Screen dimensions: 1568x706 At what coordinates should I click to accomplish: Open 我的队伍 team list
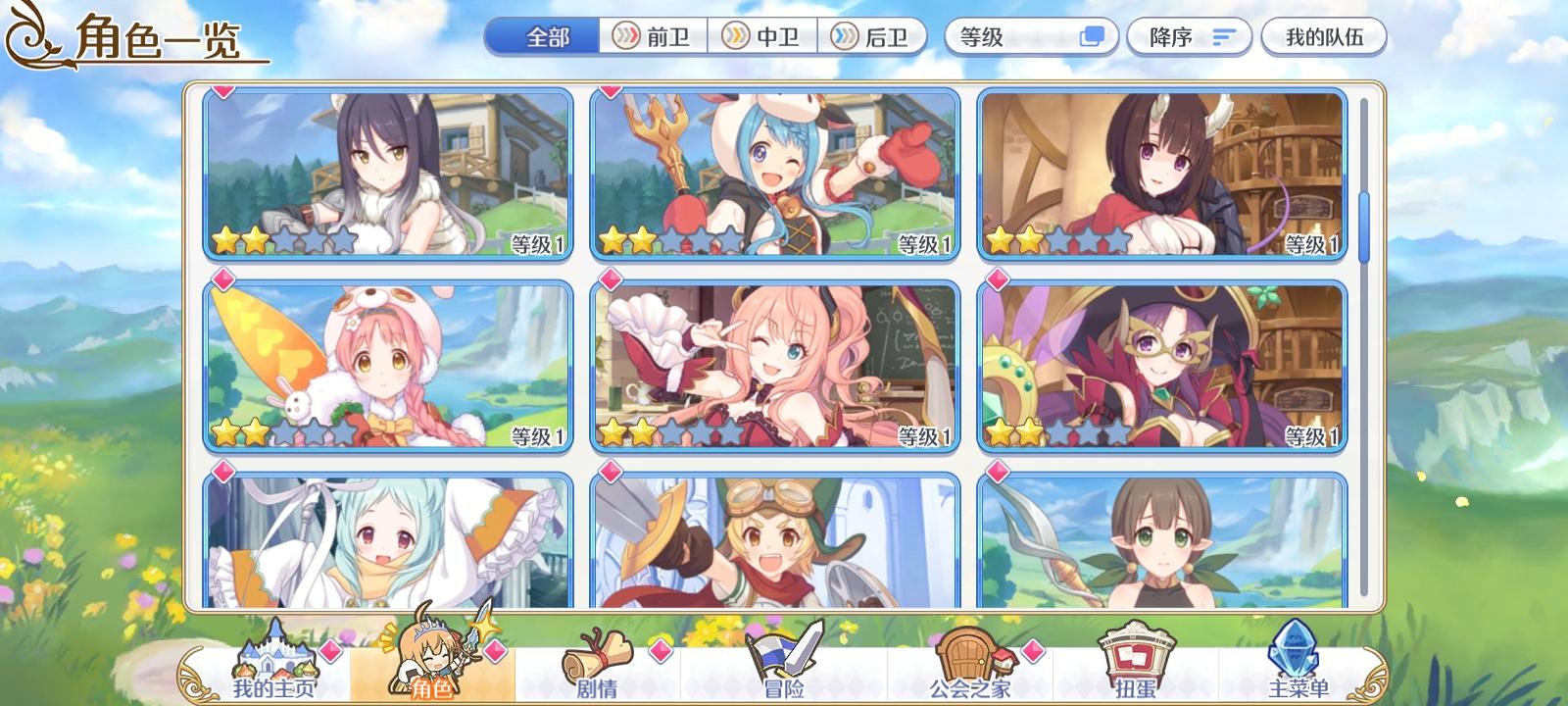pyautogui.click(x=1325, y=35)
